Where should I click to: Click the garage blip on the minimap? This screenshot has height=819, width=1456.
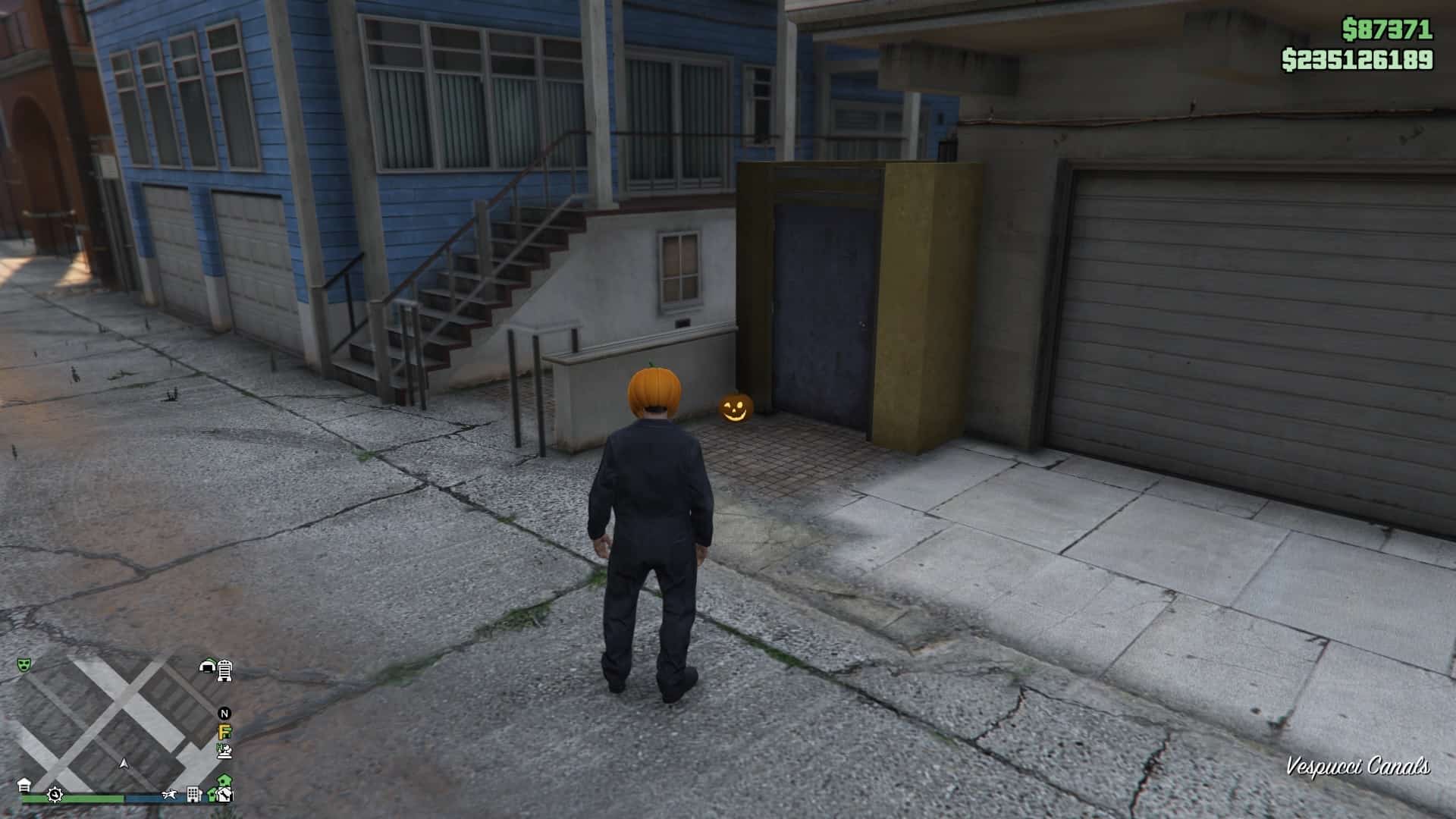(207, 667)
